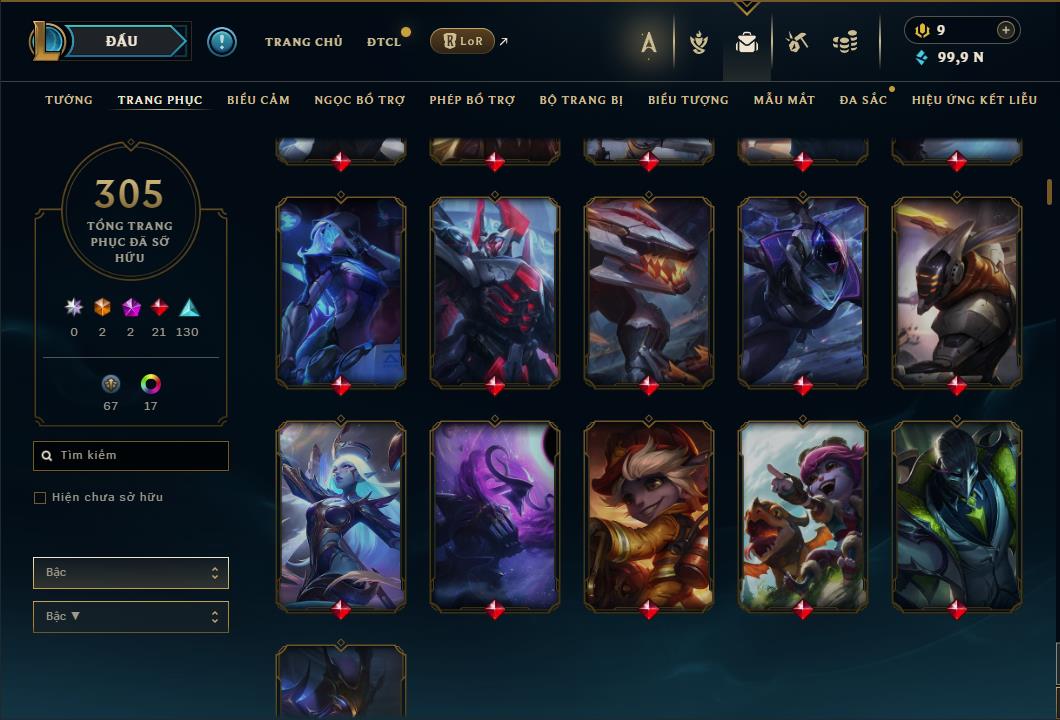Open the Bậc grouping dropdown

(131, 573)
